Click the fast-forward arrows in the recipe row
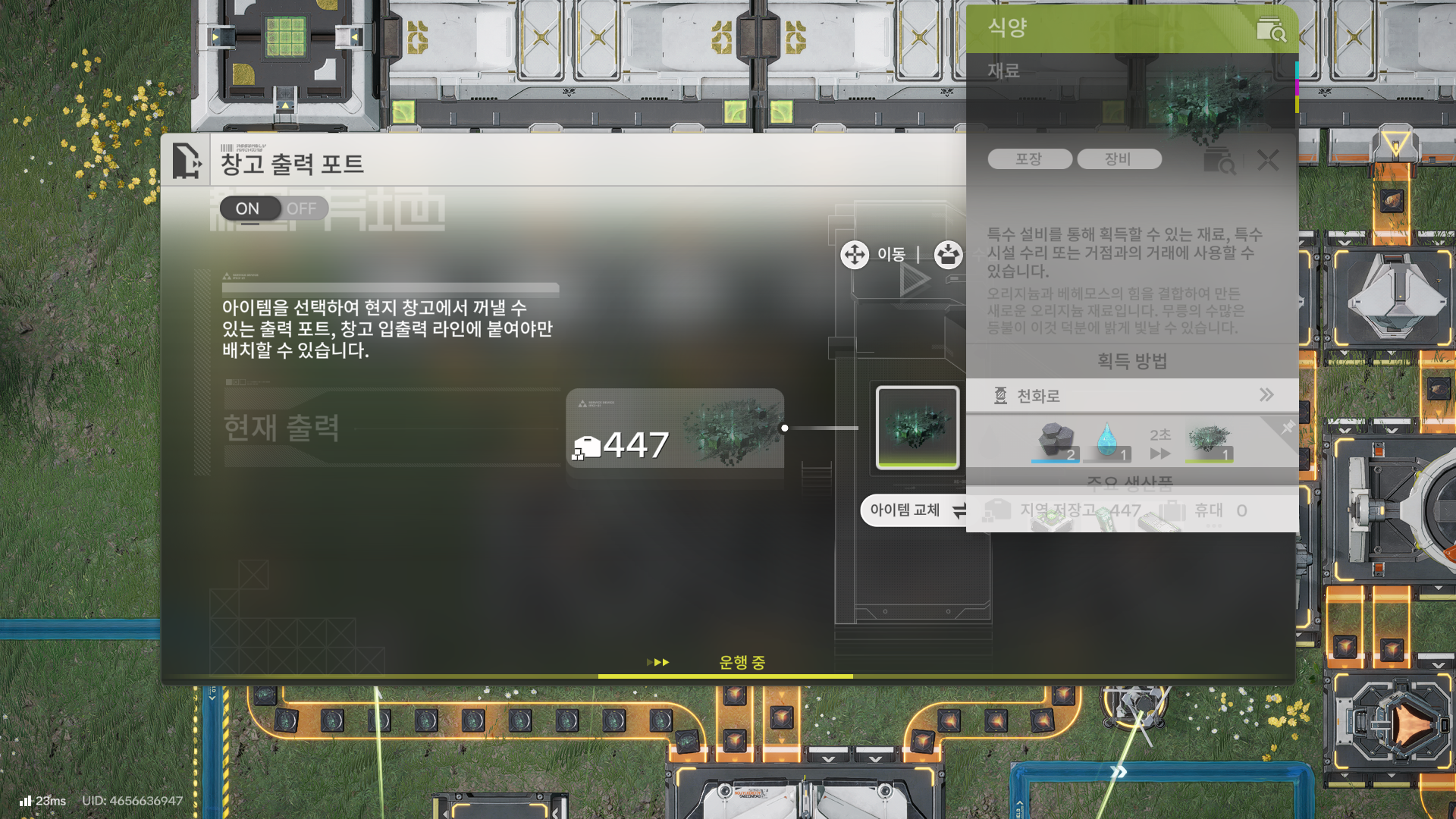 coord(1160,453)
